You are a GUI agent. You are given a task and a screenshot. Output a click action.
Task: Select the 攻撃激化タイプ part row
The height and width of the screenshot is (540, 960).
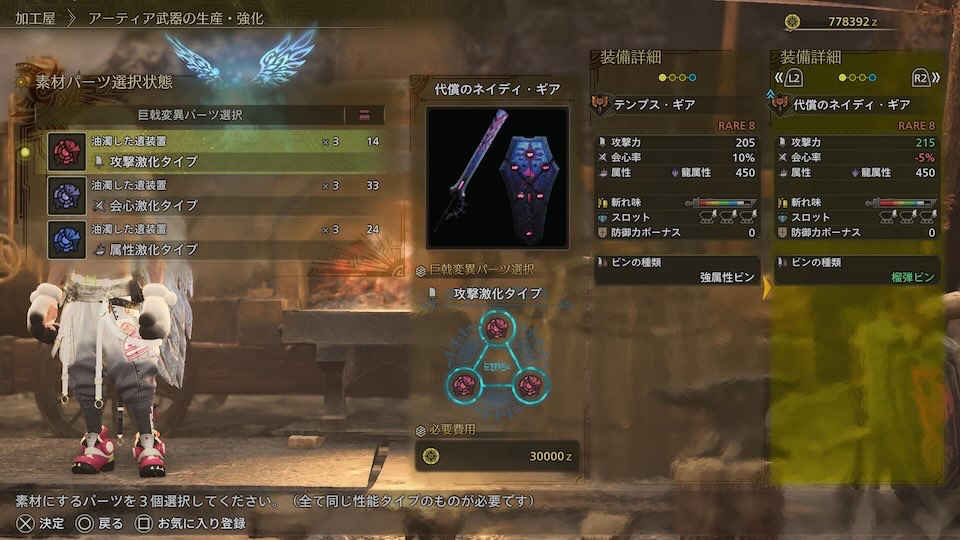coord(215,151)
